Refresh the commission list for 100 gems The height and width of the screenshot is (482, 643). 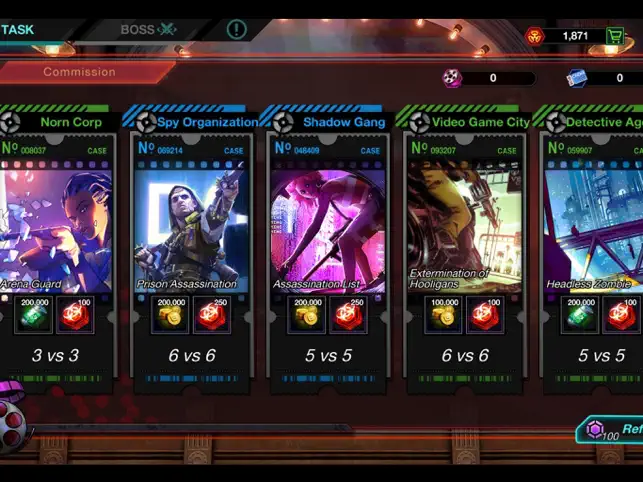click(x=612, y=430)
